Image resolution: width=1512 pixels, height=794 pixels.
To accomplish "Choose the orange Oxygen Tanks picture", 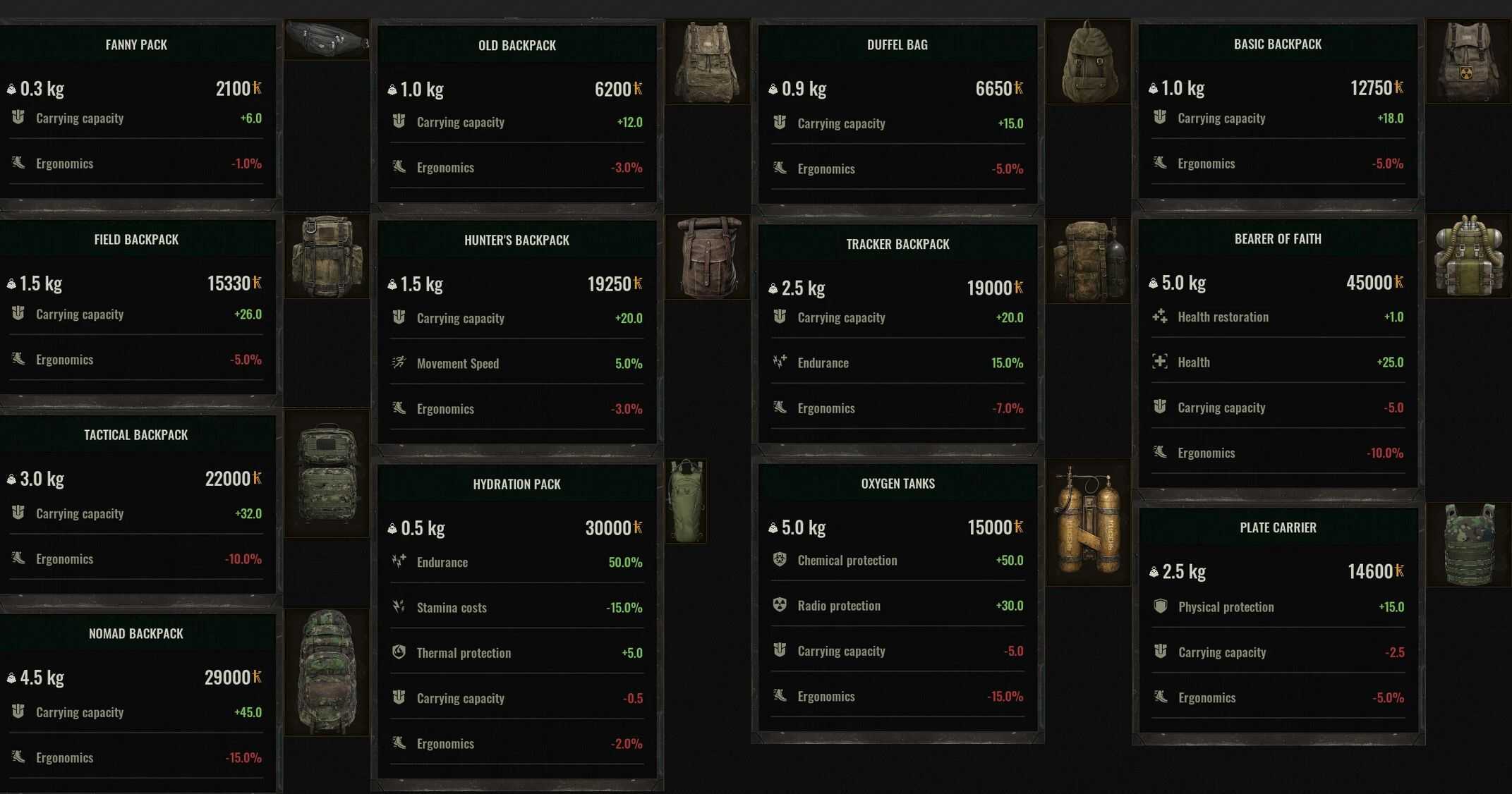I will point(1088,522).
